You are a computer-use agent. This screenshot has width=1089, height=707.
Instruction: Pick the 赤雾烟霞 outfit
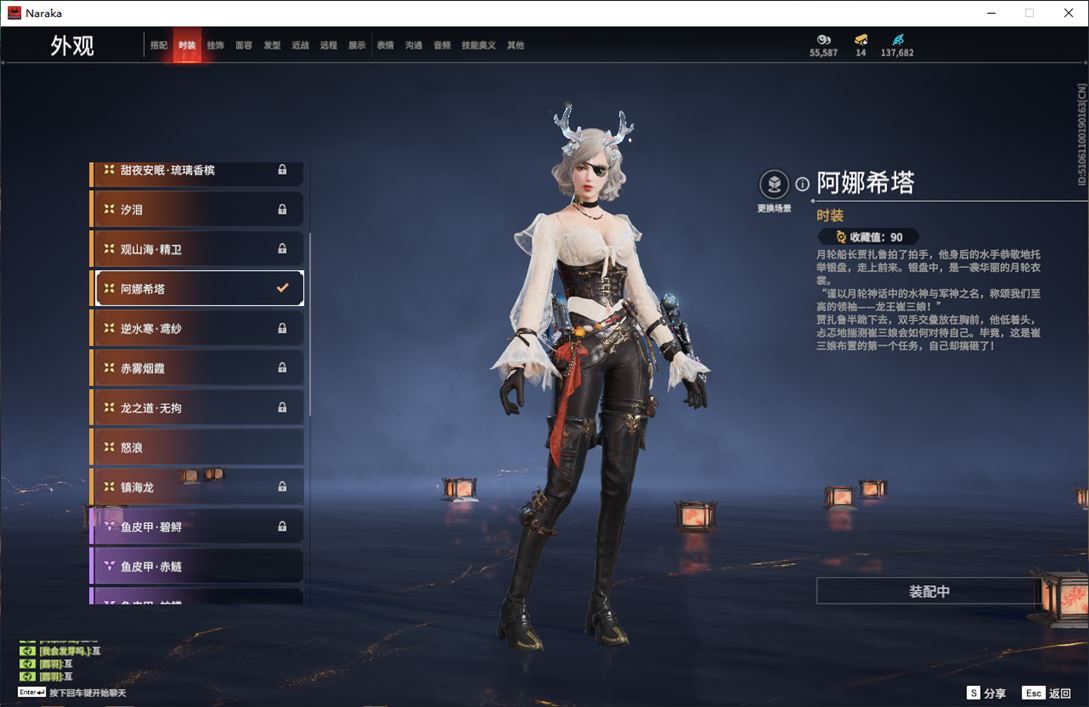(x=197, y=368)
